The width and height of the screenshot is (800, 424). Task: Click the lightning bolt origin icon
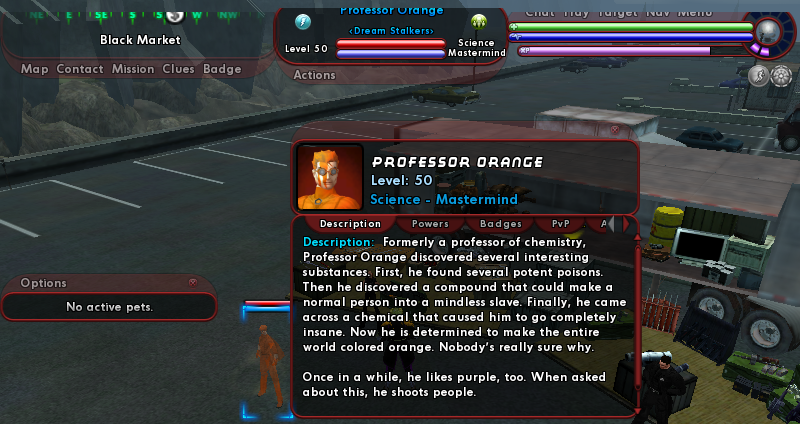click(304, 21)
